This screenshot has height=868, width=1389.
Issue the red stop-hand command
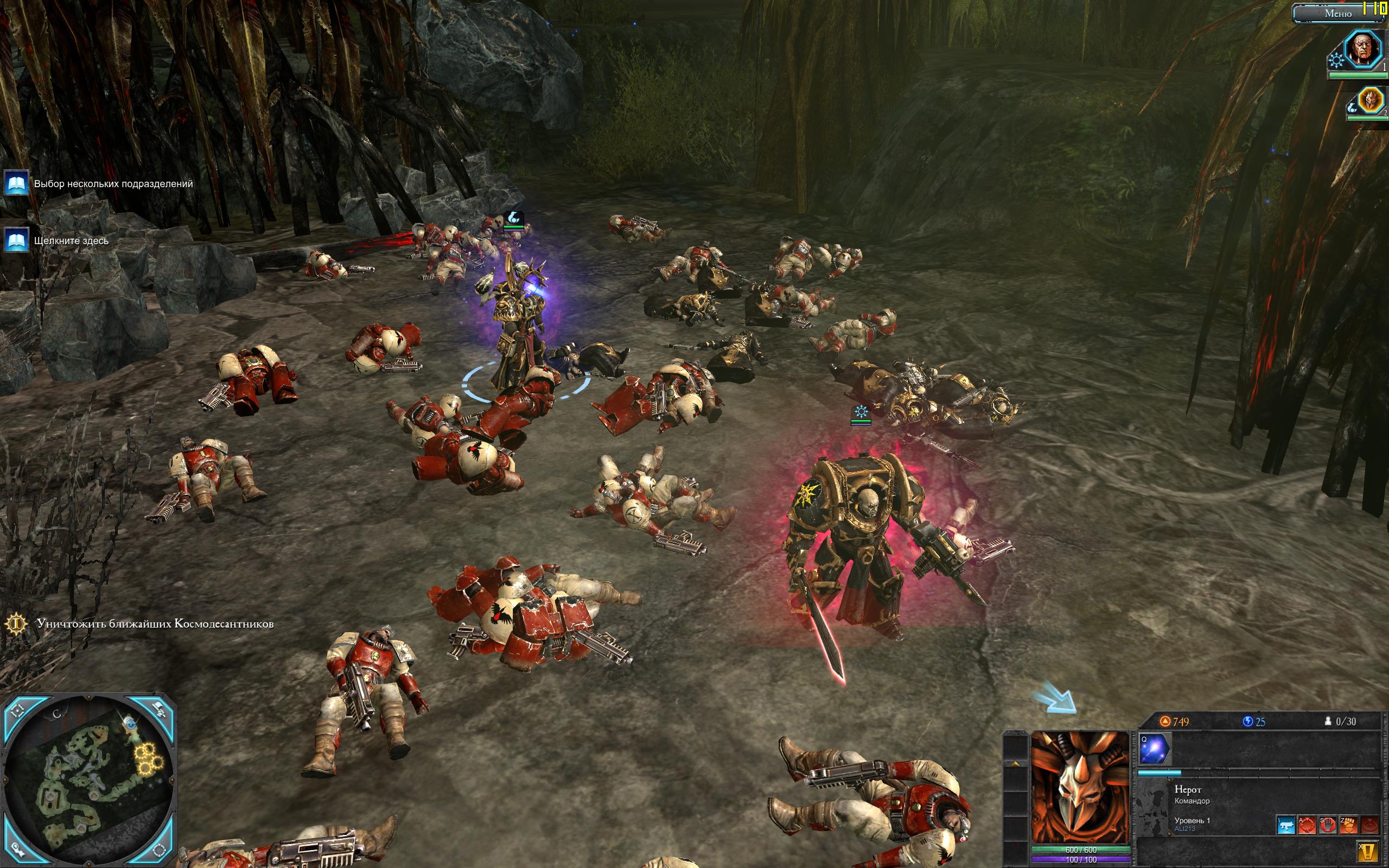pyautogui.click(x=1328, y=826)
